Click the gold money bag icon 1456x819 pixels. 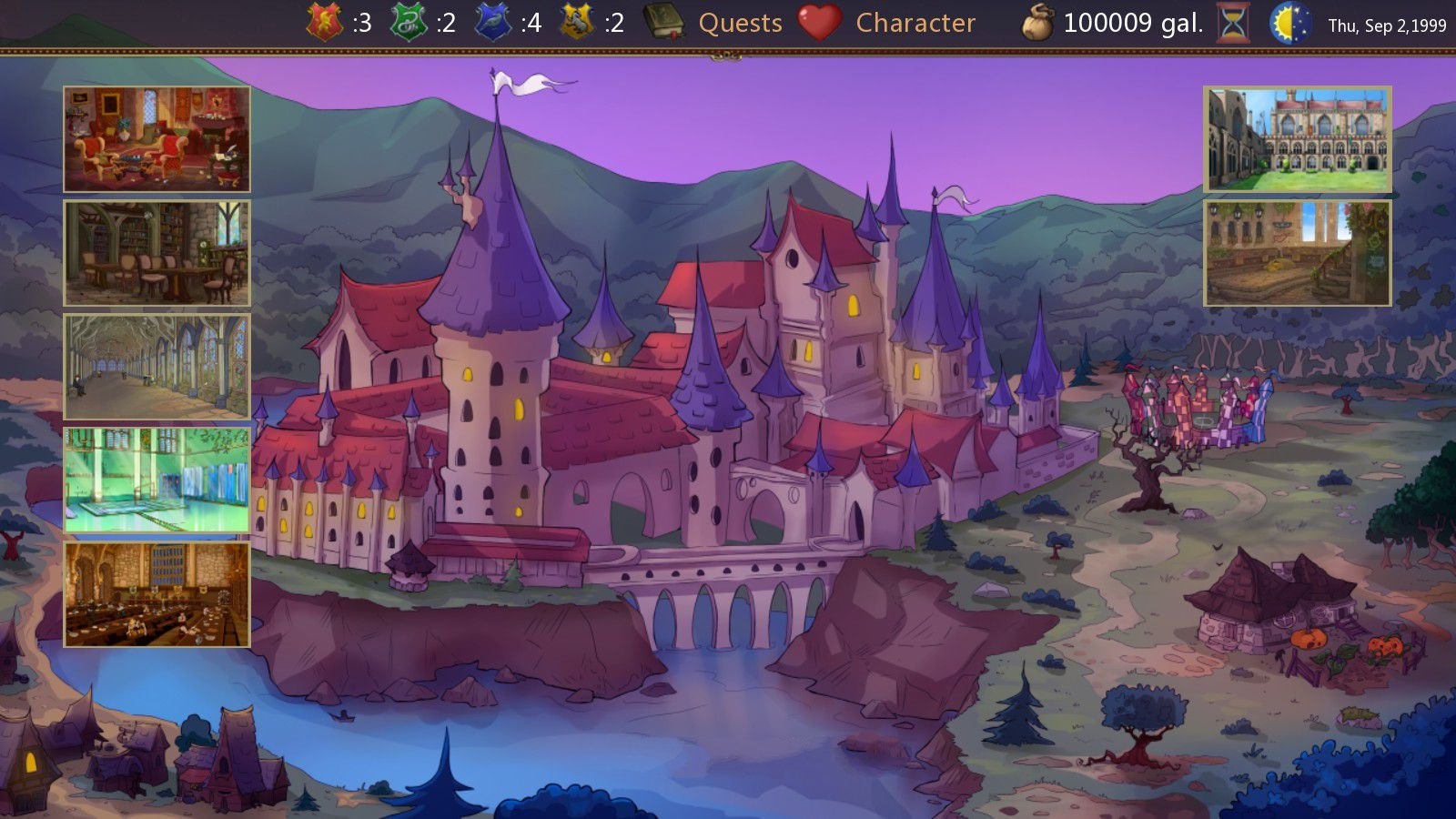tap(1037, 23)
